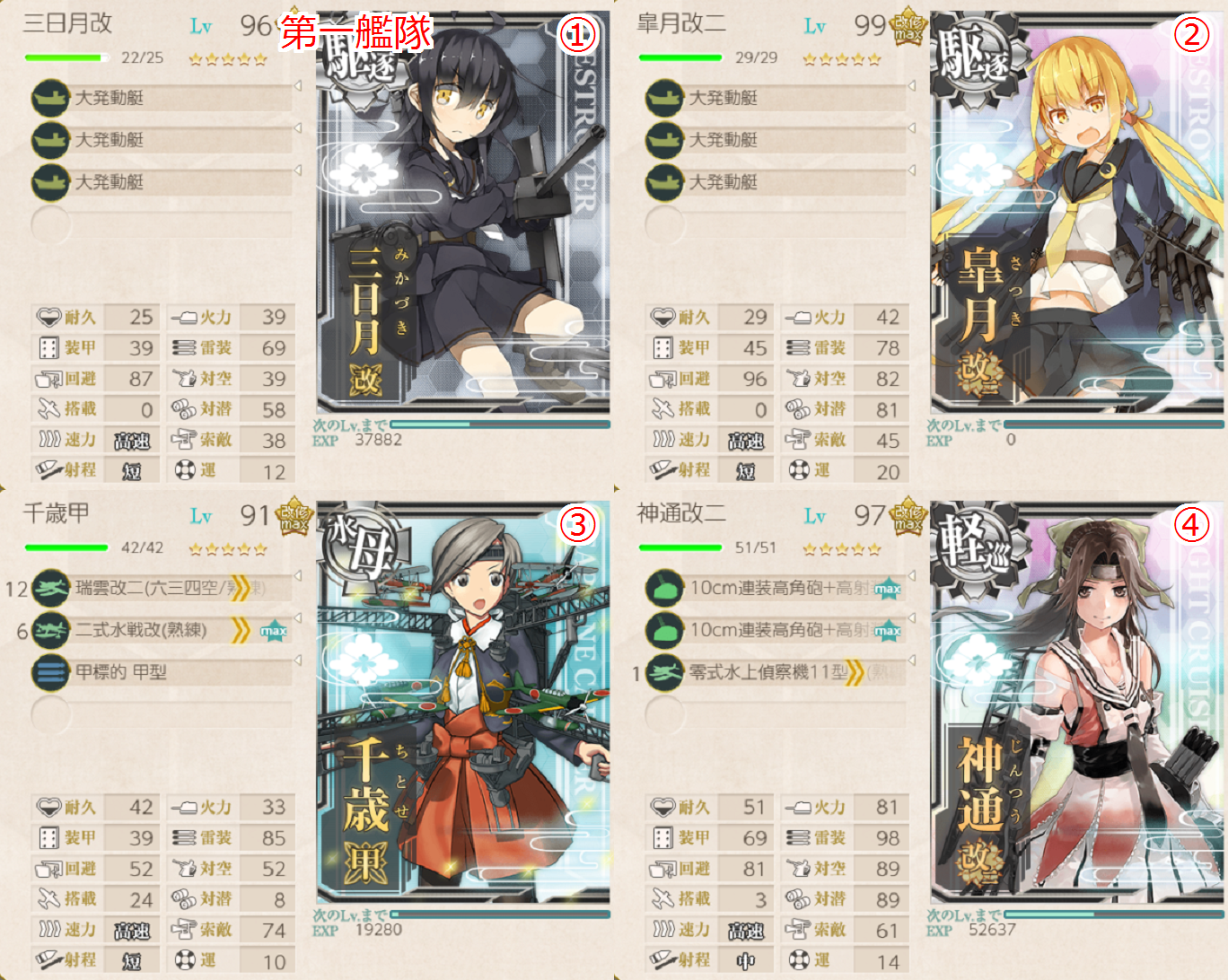The image size is (1228, 980).
Task: Toggle the 短 range indicator on 千歳甲
Action: pyautogui.click(x=133, y=959)
